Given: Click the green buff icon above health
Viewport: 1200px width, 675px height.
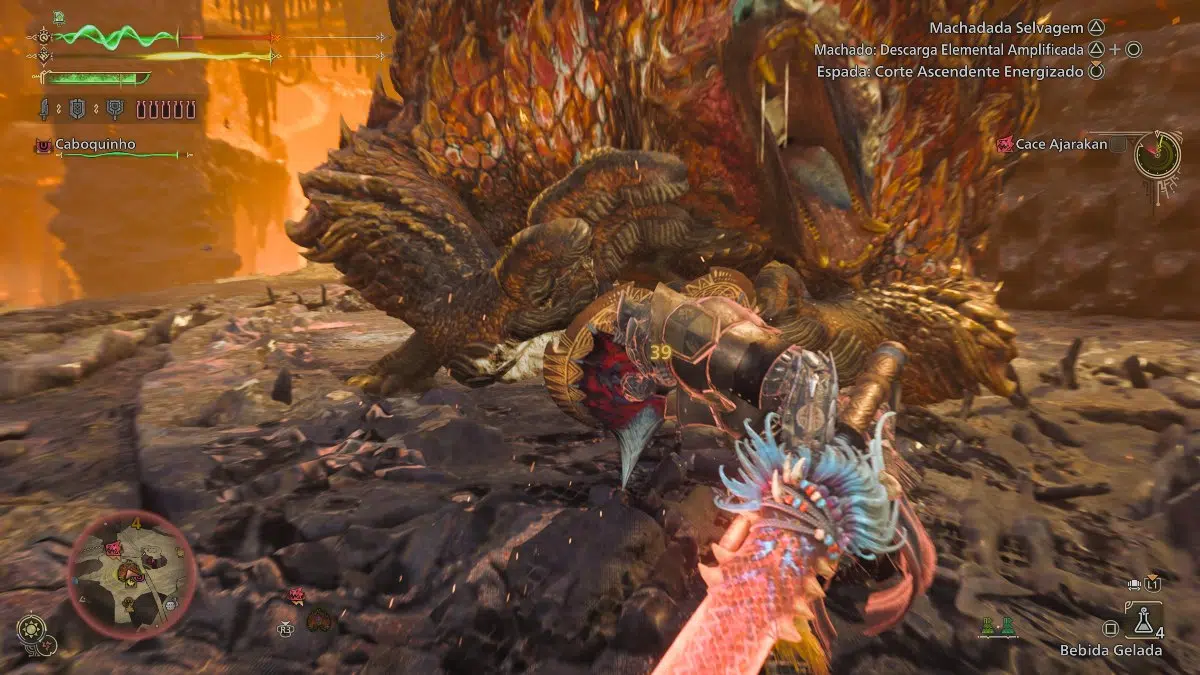Looking at the screenshot, I should (58, 17).
